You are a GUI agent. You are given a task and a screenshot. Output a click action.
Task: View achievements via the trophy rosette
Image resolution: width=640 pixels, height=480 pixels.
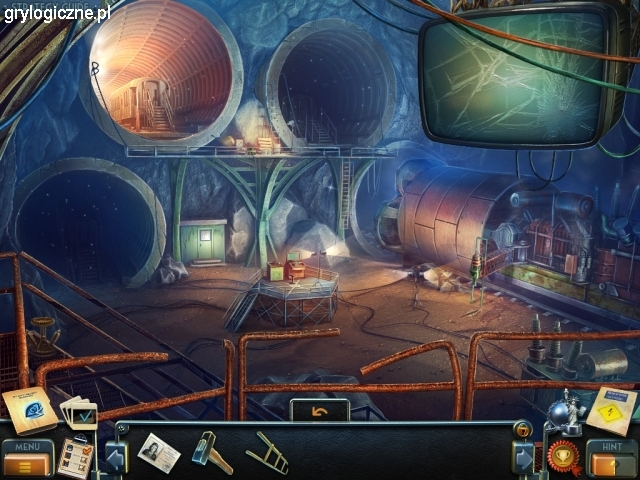coord(567,456)
